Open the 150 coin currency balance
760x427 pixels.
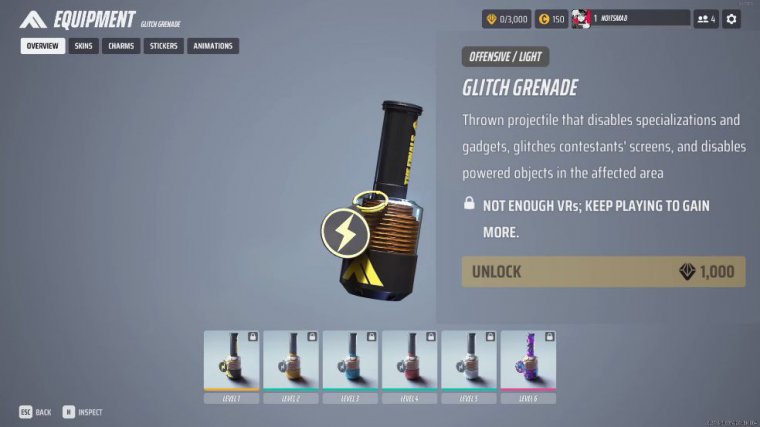click(550, 18)
